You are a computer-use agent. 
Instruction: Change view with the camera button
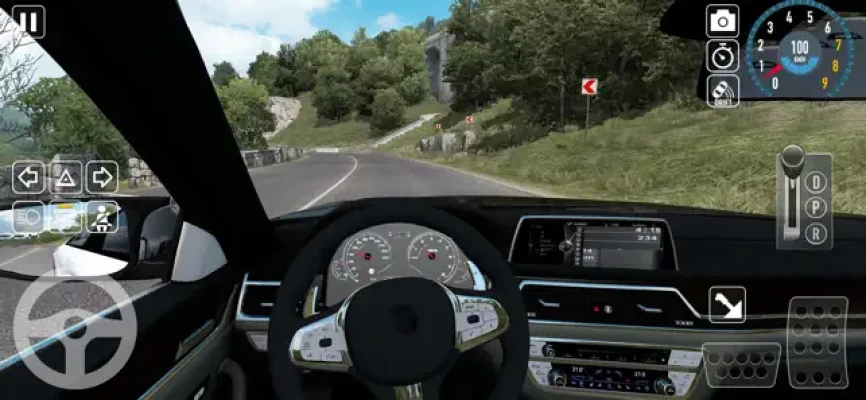click(x=722, y=20)
